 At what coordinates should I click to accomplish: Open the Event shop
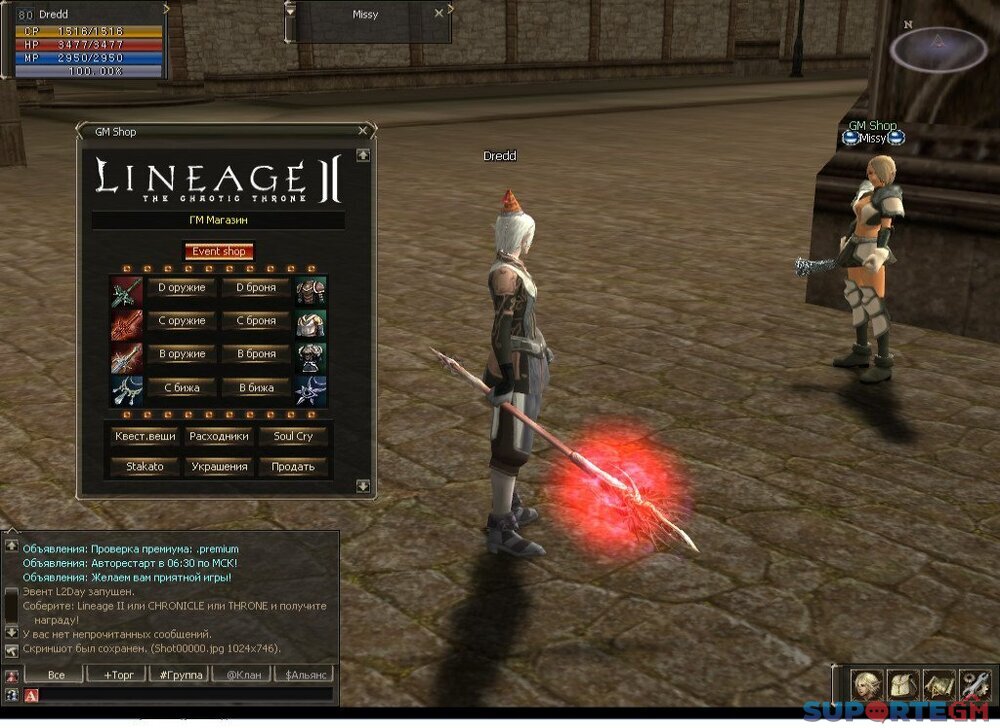pos(218,252)
